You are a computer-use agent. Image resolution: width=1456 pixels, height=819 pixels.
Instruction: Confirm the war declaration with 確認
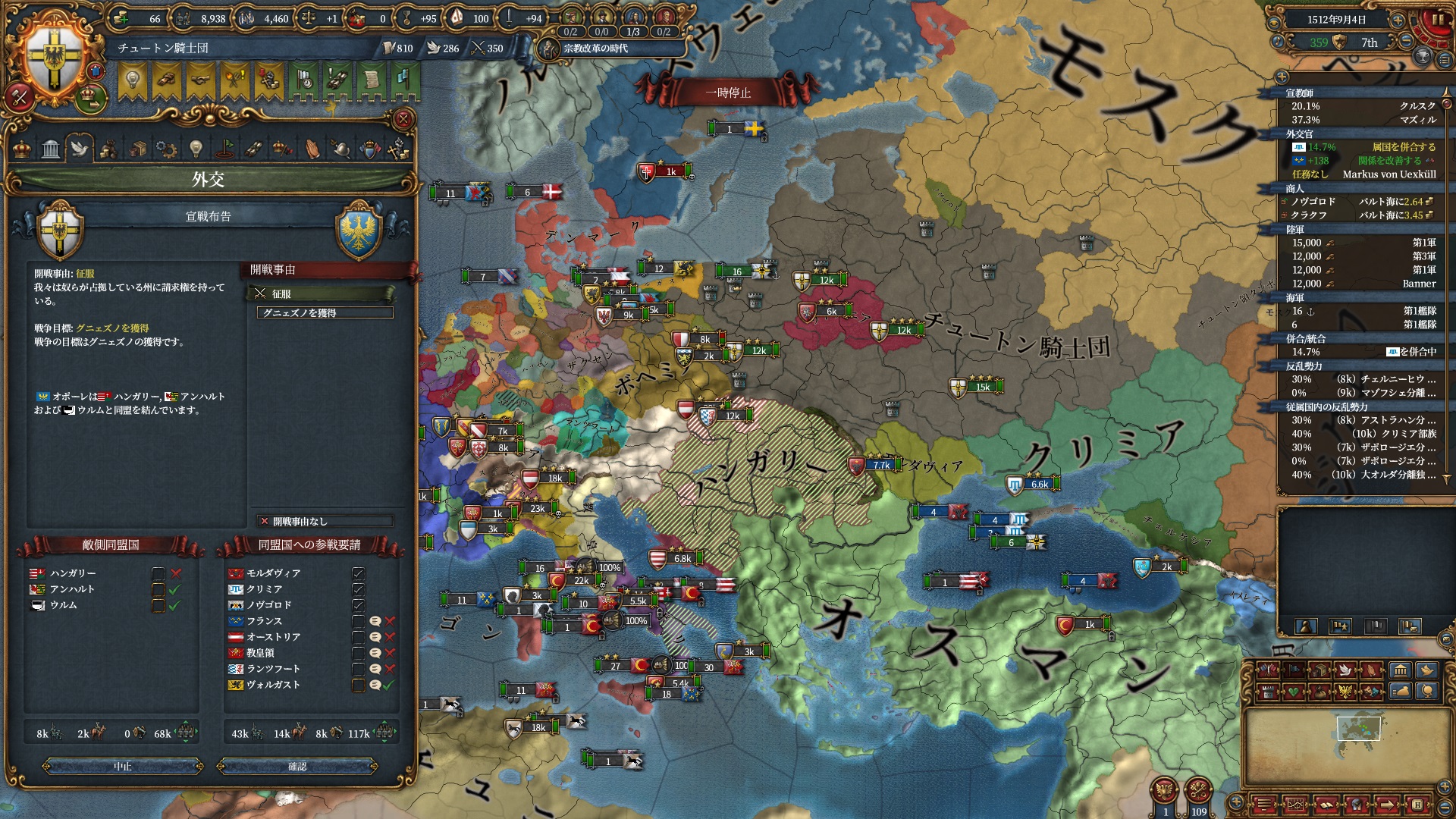pos(297,767)
